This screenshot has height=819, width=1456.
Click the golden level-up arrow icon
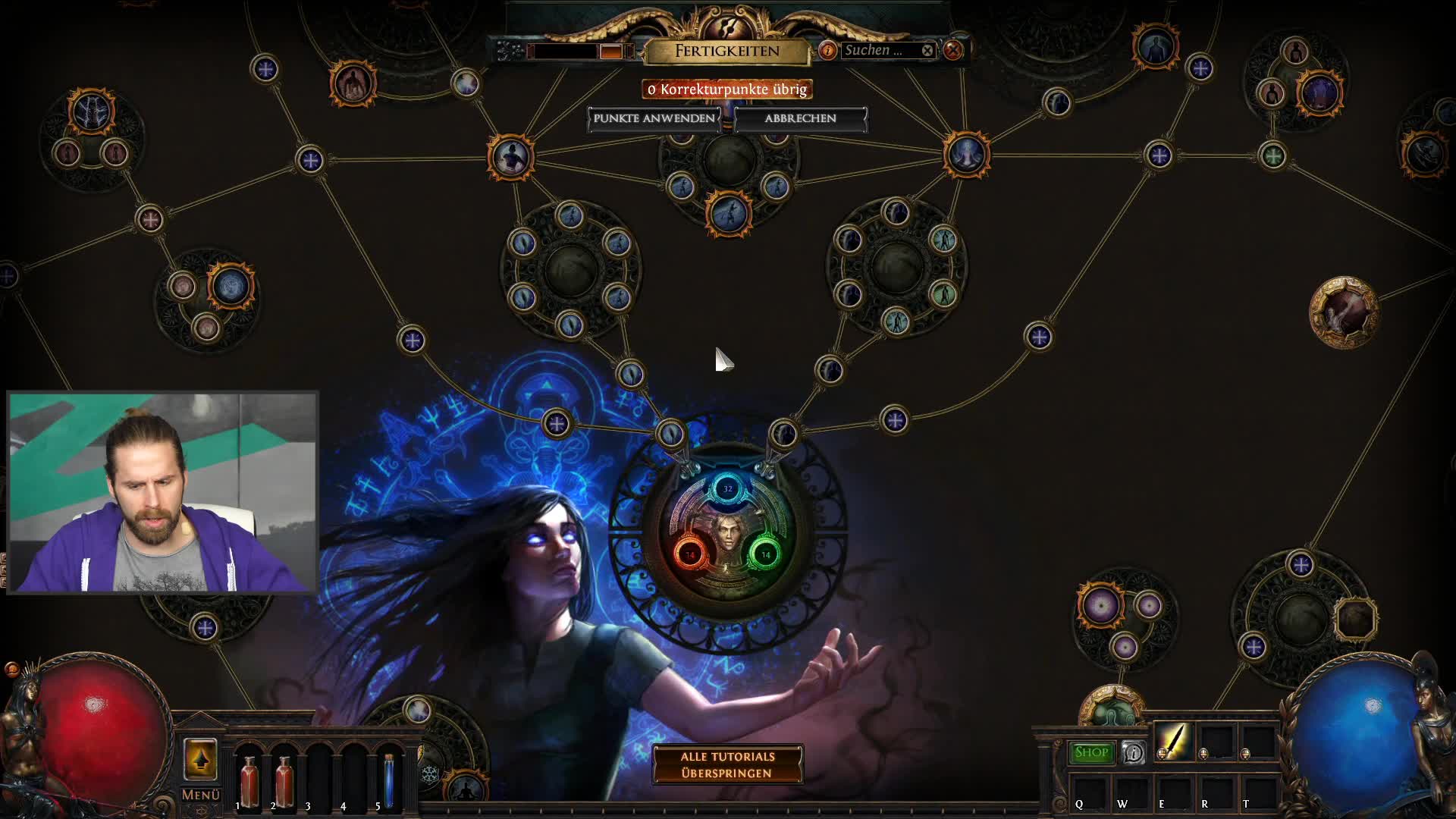pos(200,758)
